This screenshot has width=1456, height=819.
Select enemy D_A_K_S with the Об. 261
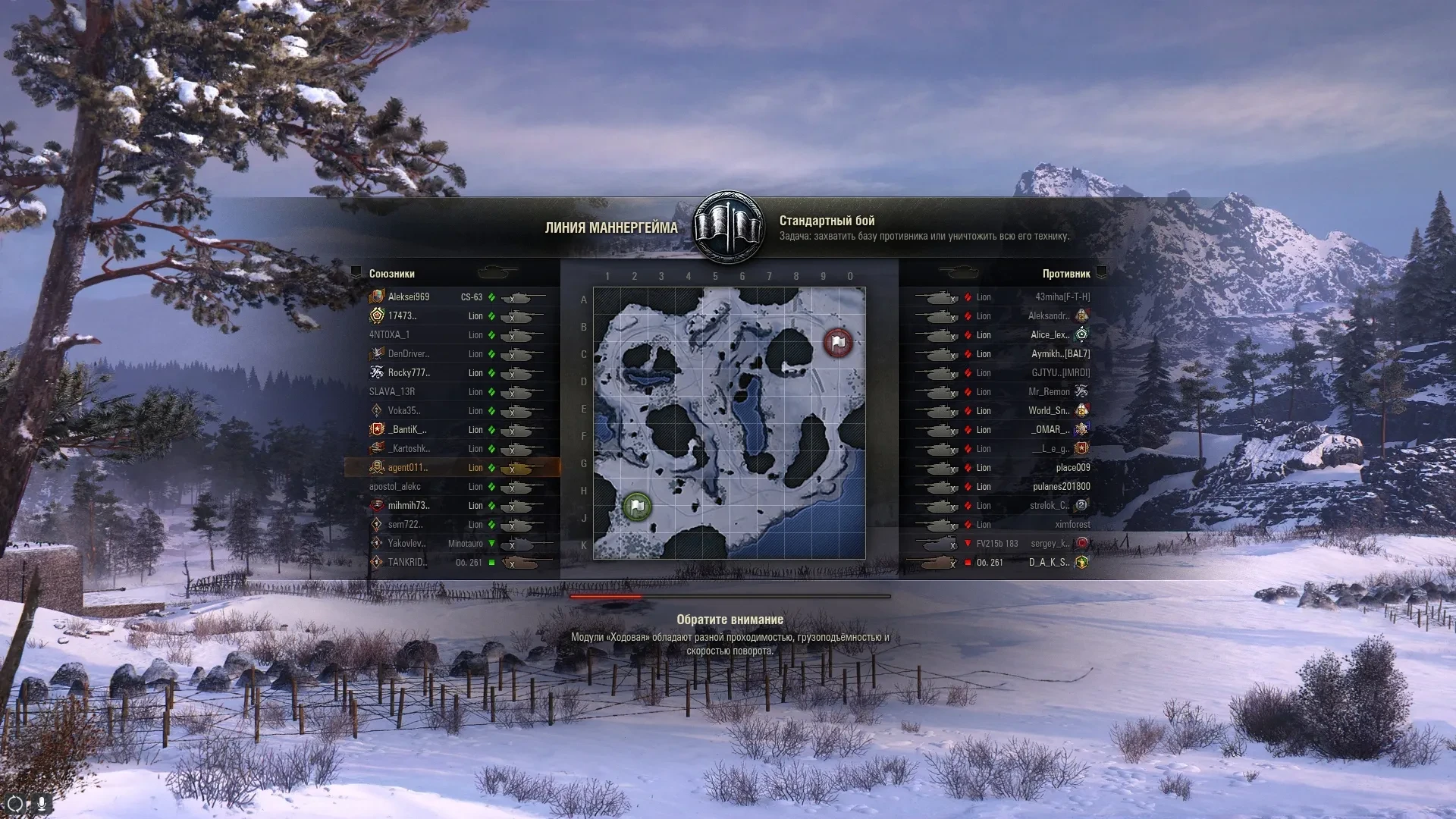[x=1049, y=563]
